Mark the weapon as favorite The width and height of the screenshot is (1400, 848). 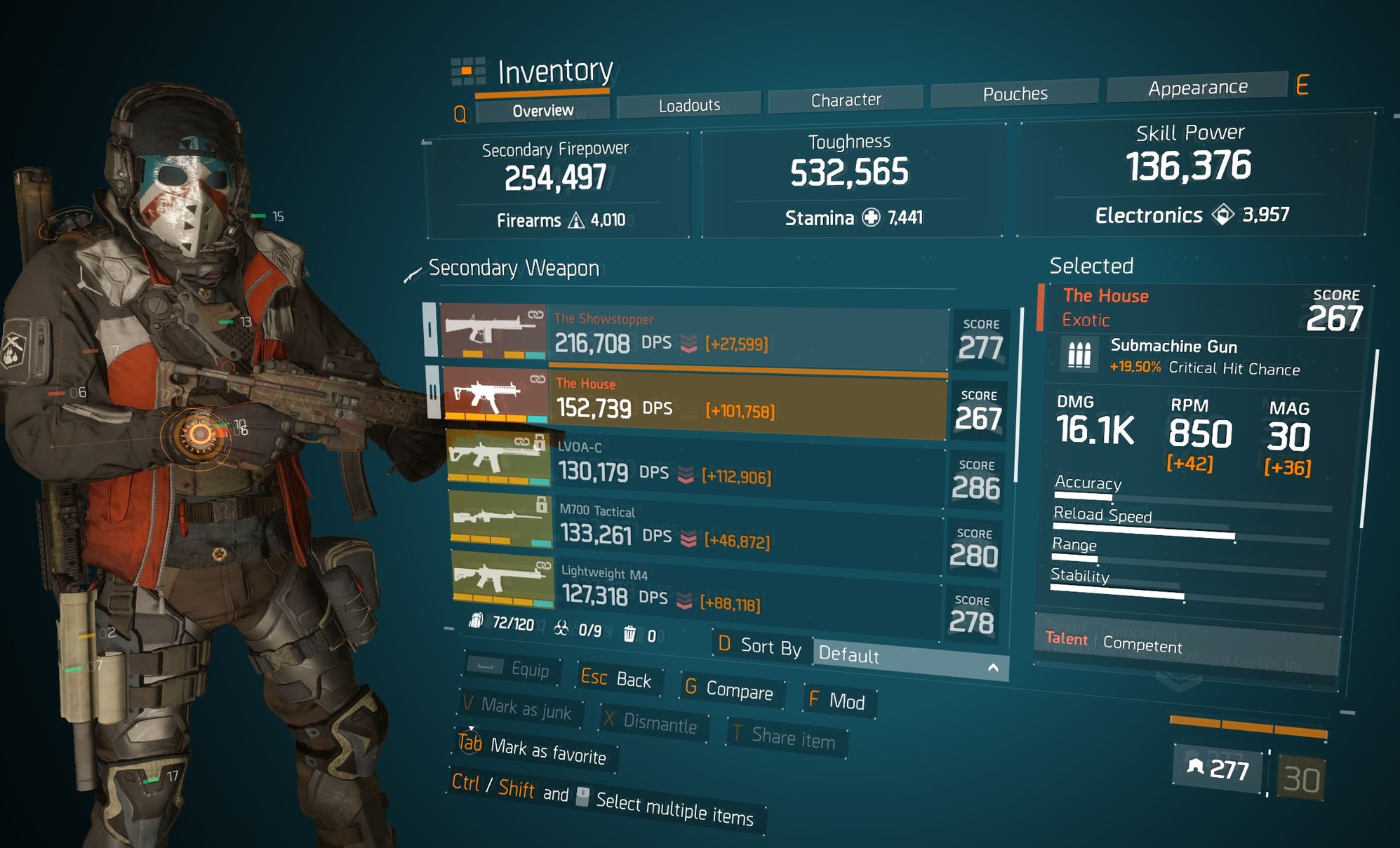533,749
